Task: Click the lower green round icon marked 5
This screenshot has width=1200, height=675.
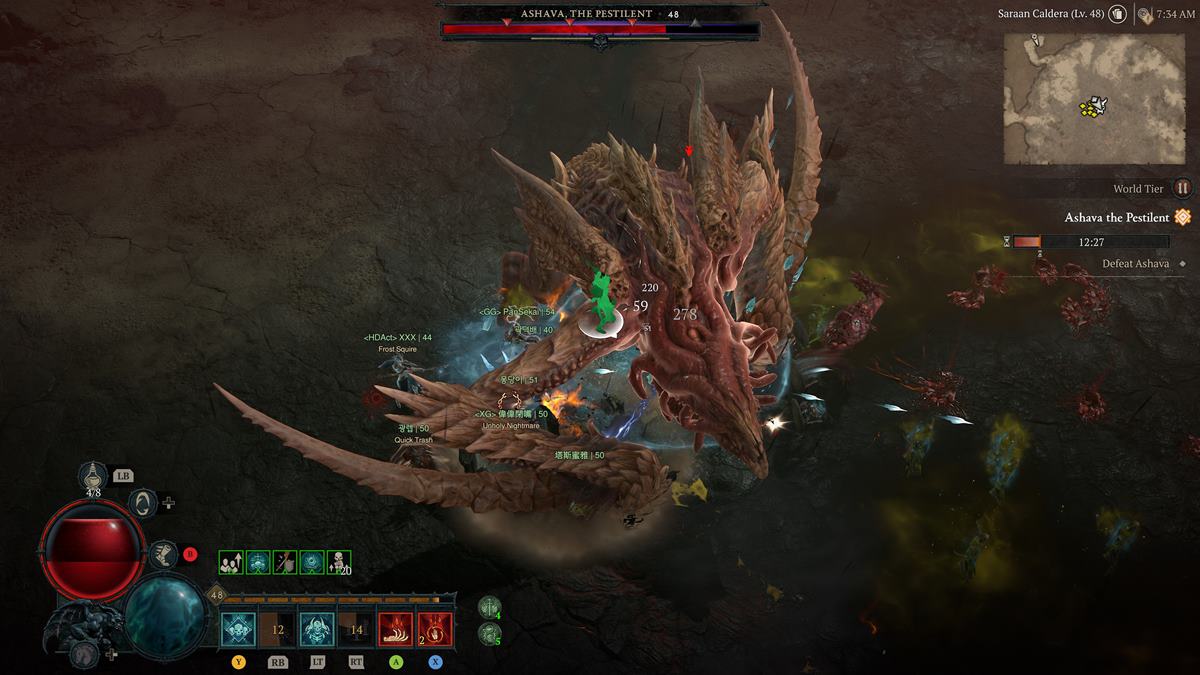Action: [x=488, y=633]
